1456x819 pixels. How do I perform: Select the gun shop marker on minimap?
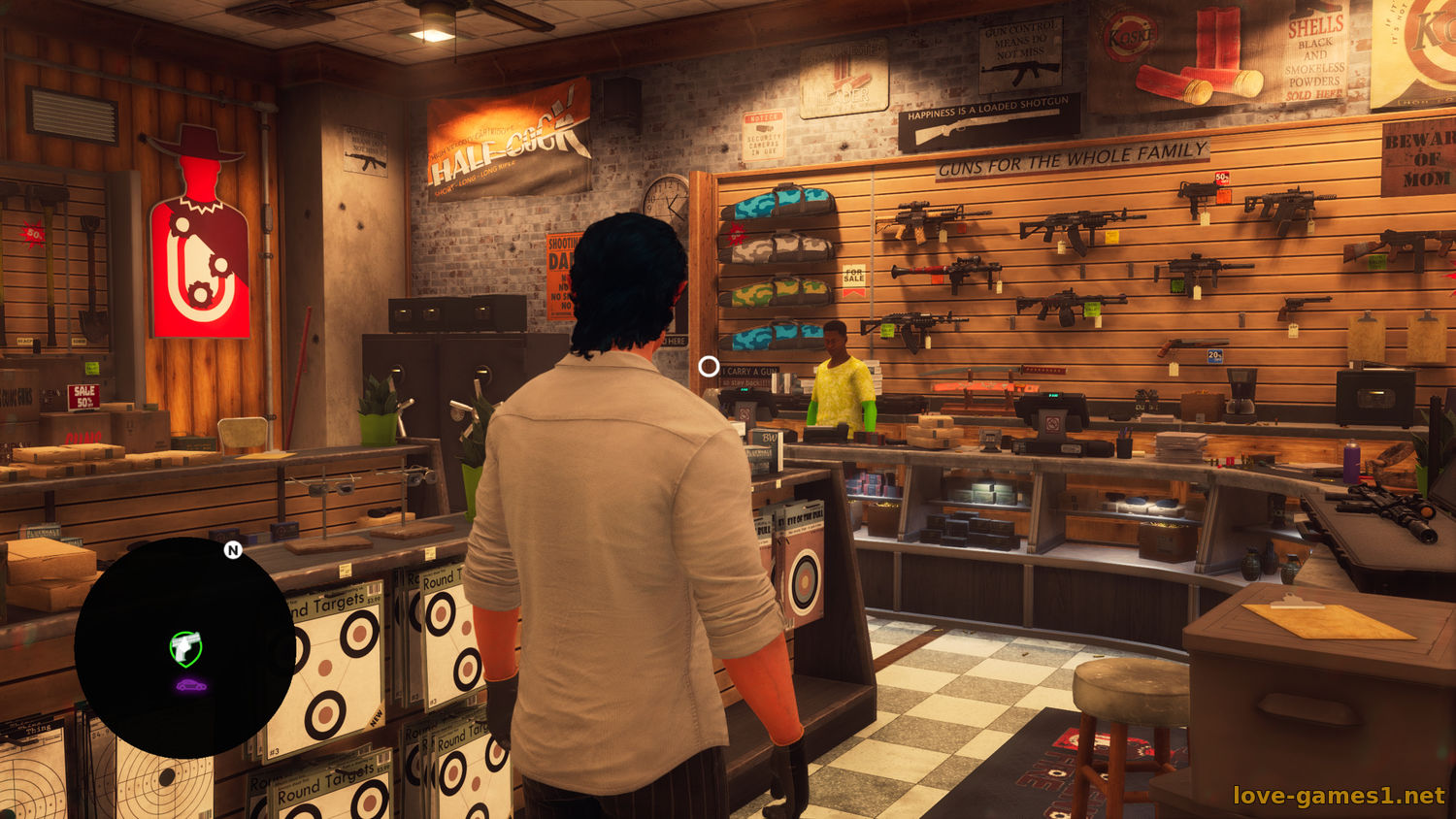point(185,647)
